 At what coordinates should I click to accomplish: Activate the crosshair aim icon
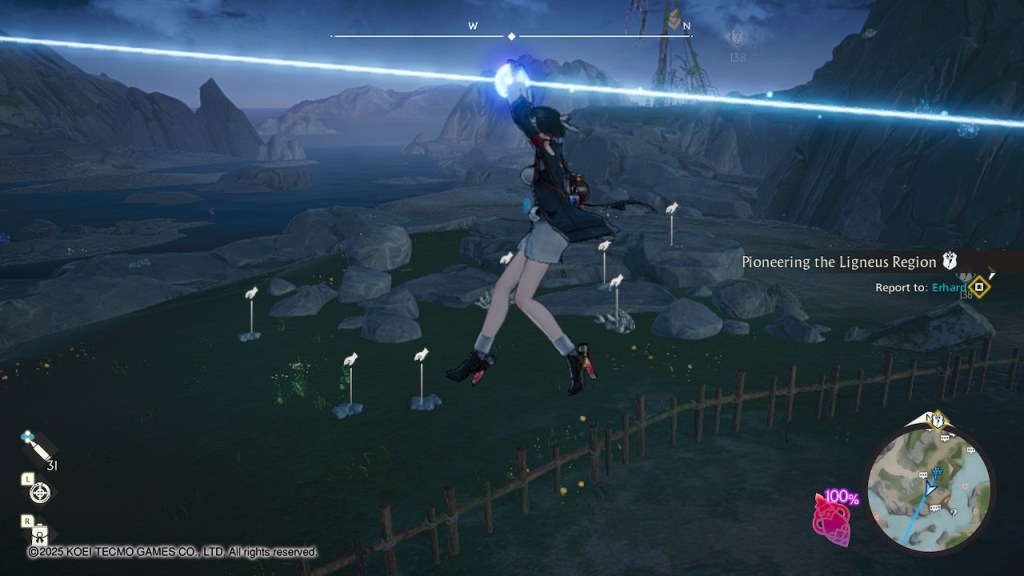(39, 492)
